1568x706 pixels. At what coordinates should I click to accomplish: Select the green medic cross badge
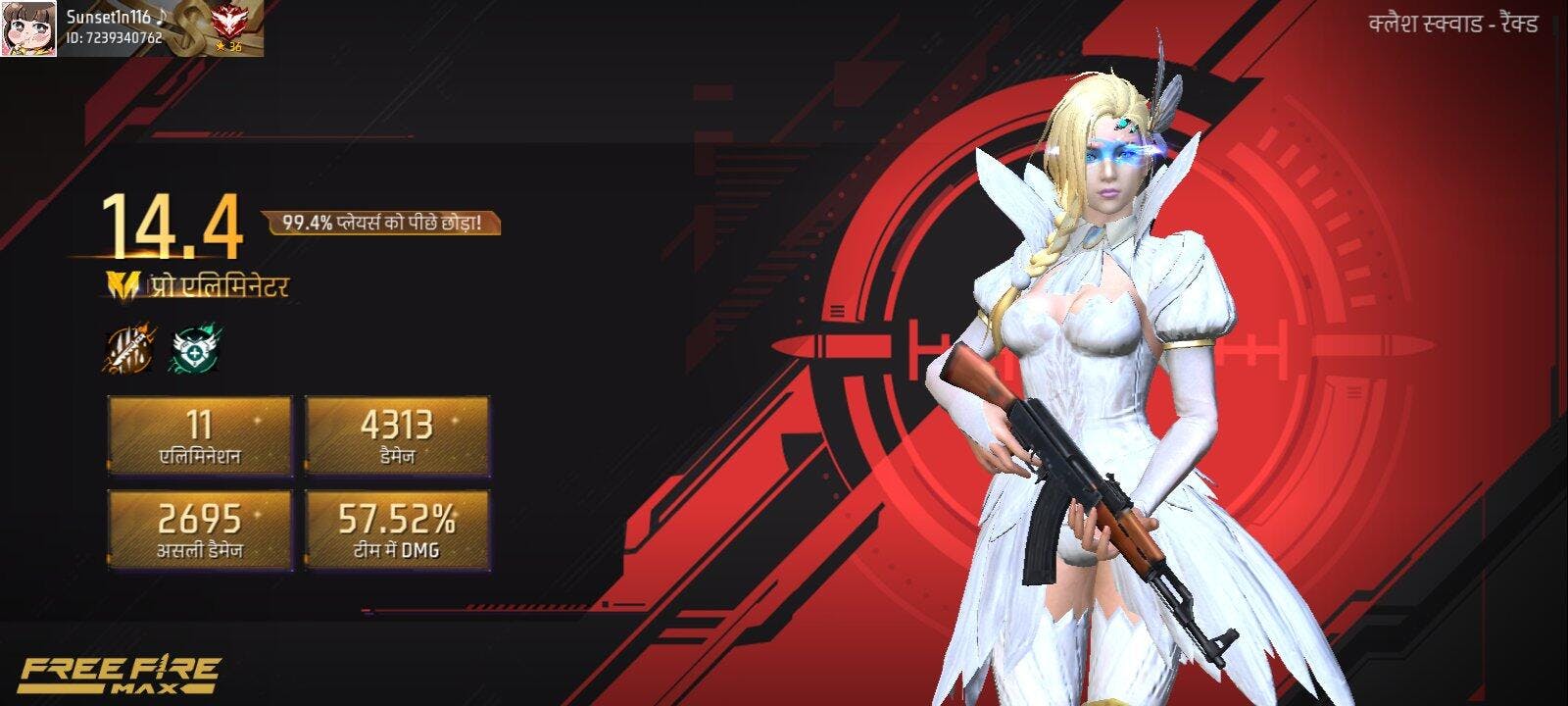pyautogui.click(x=196, y=349)
